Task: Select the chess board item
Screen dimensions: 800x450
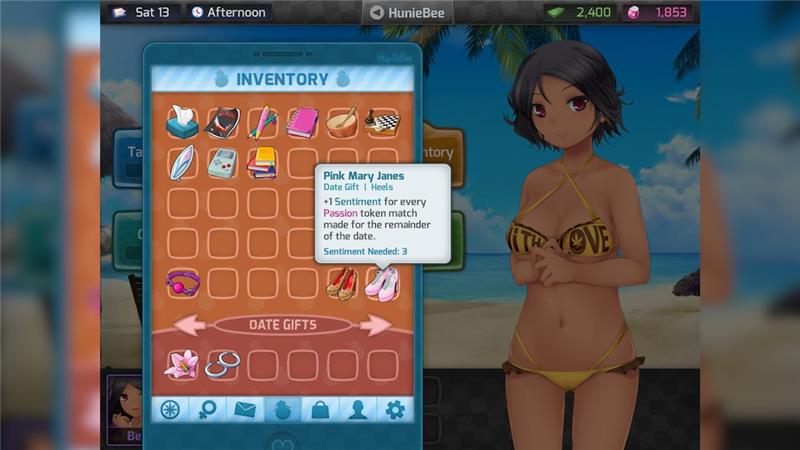Action: 382,123
